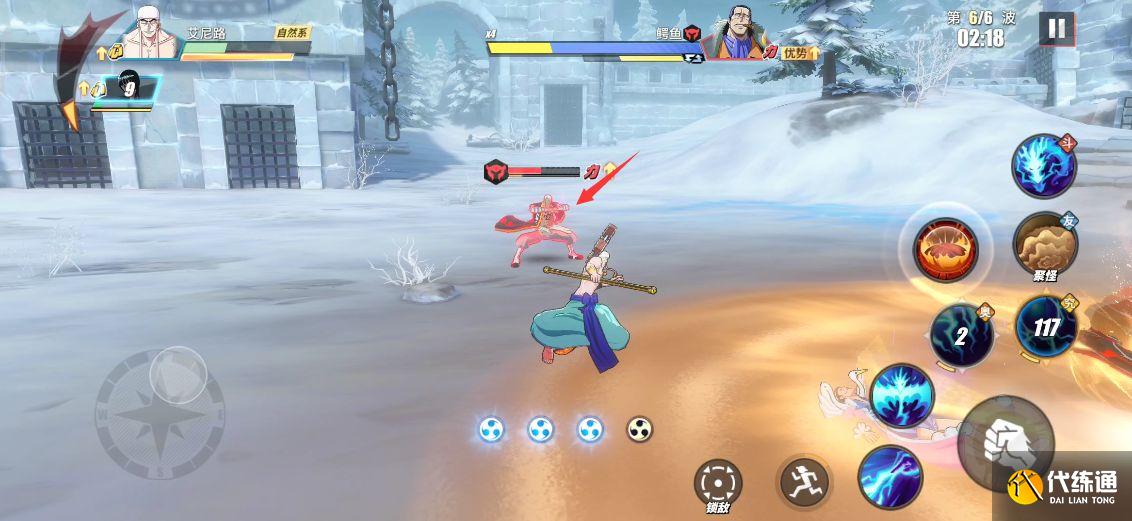Use the 聚怪 sand cloud assist skill

point(1043,245)
